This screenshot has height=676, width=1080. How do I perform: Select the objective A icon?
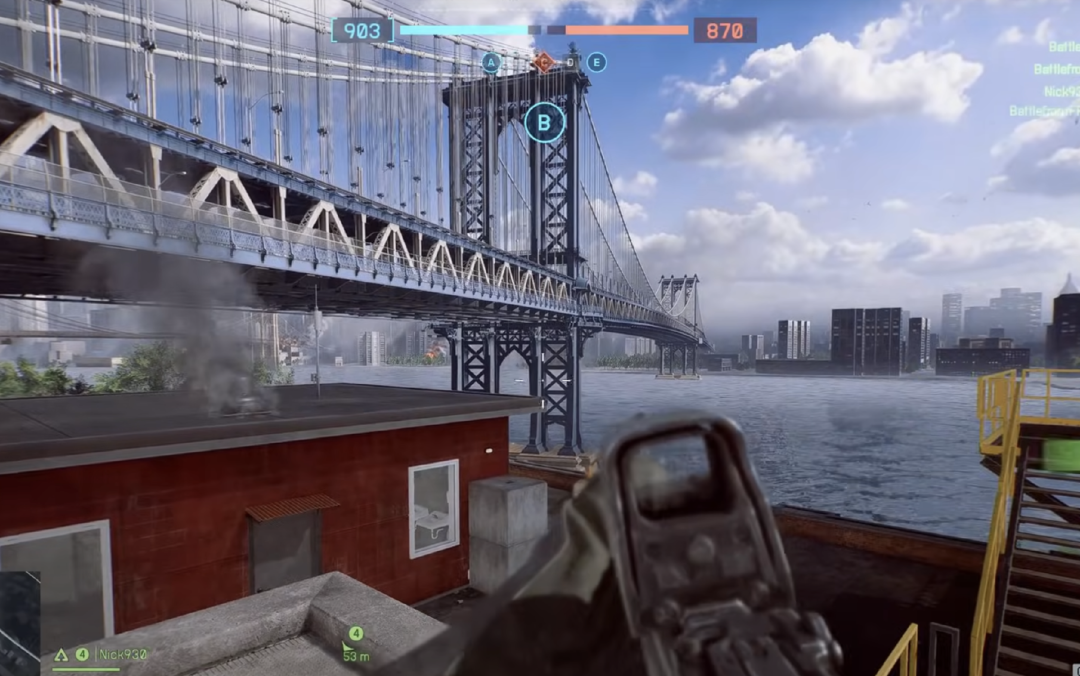[490, 62]
